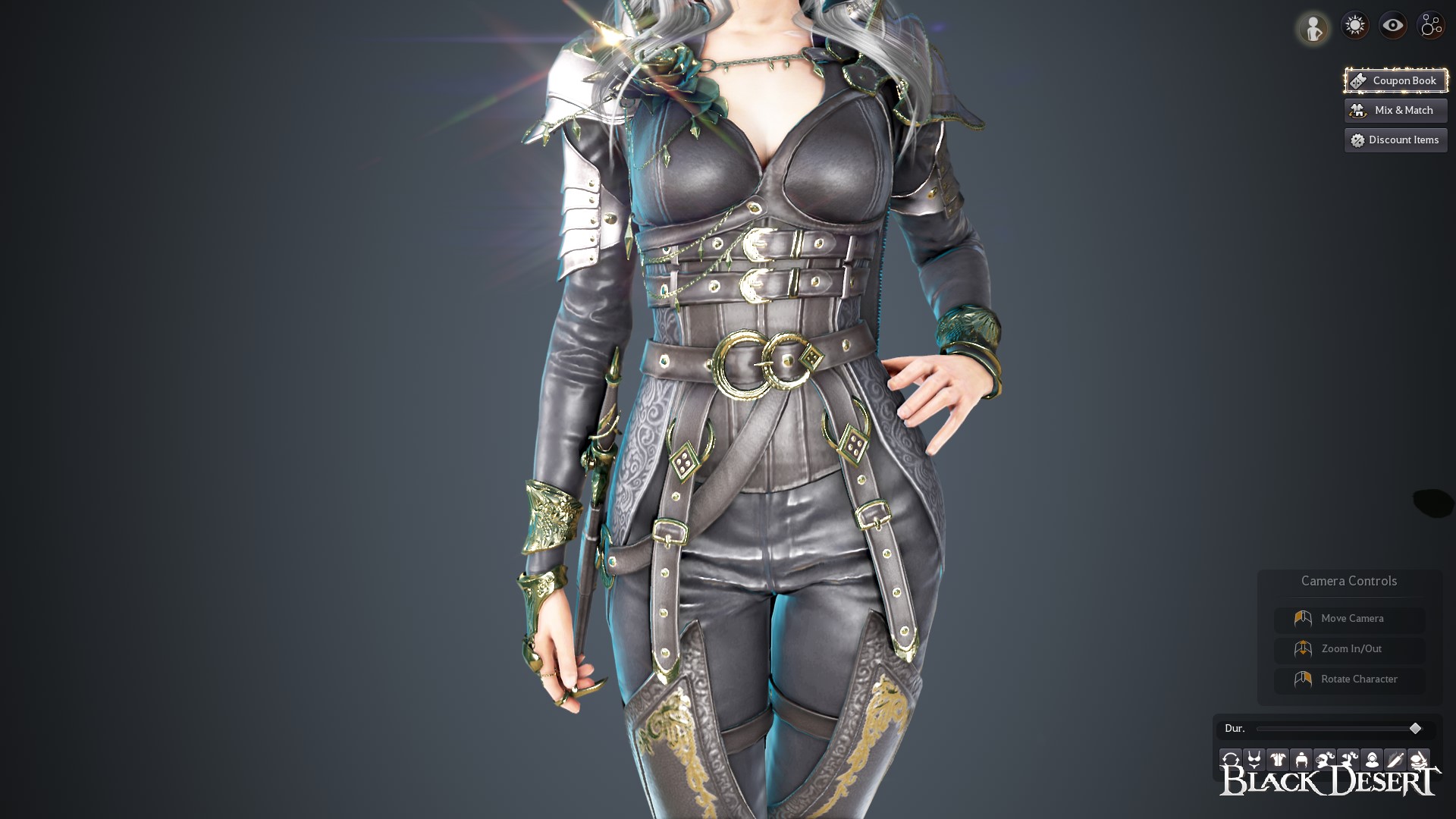View the Discount Items section
The image size is (1456, 819).
1395,140
